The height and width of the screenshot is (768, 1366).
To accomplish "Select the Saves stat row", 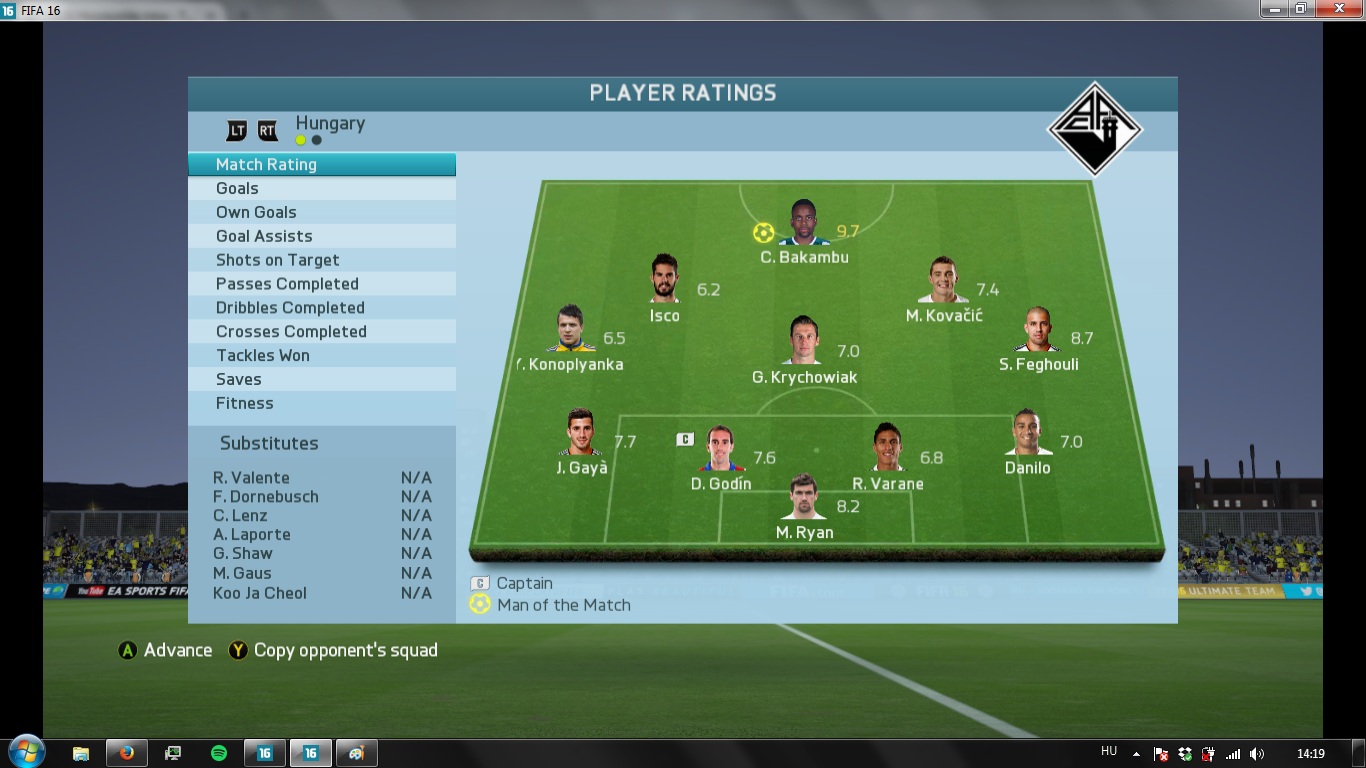I will 321,380.
